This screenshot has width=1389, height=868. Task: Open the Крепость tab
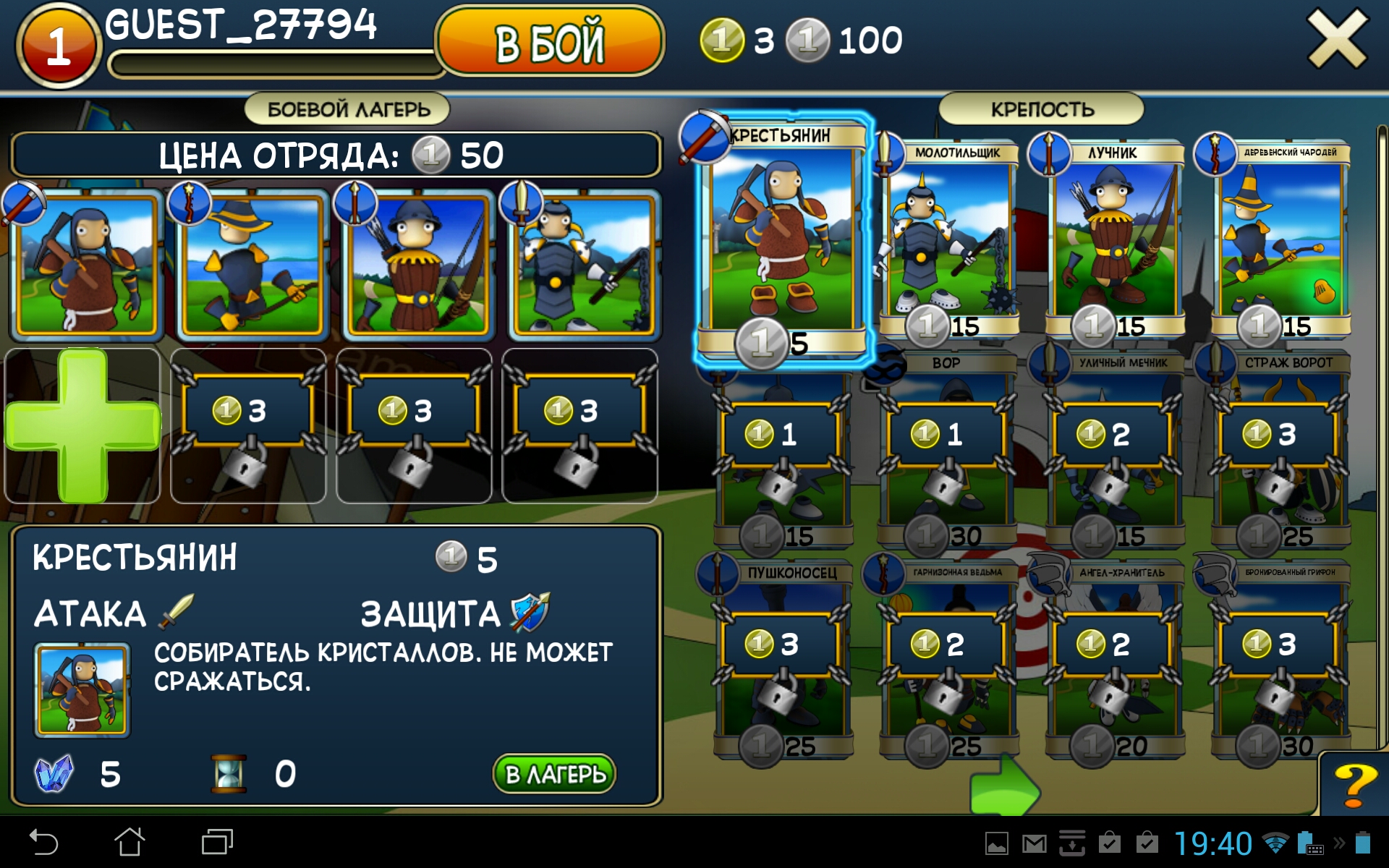[1041, 109]
